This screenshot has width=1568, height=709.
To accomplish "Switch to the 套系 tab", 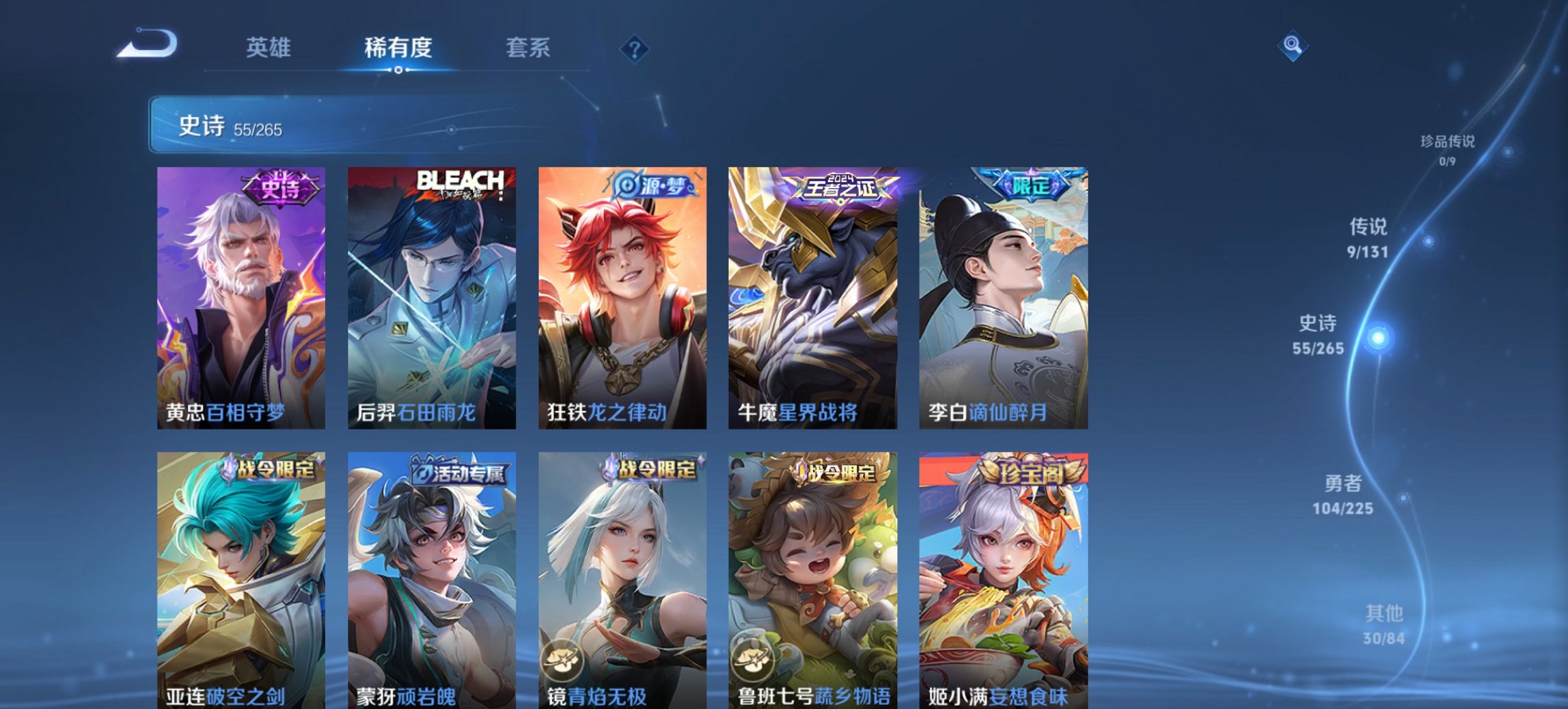I will point(528,48).
